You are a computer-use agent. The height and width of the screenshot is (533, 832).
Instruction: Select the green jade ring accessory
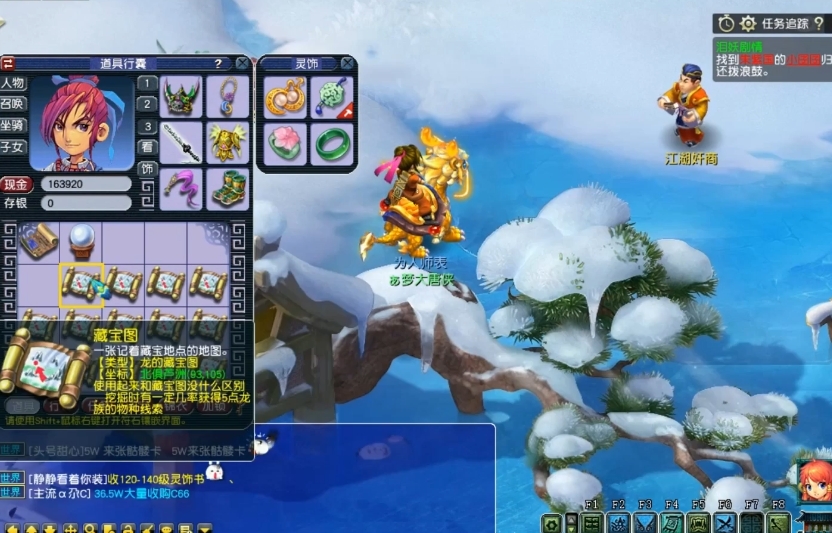tap(331, 143)
